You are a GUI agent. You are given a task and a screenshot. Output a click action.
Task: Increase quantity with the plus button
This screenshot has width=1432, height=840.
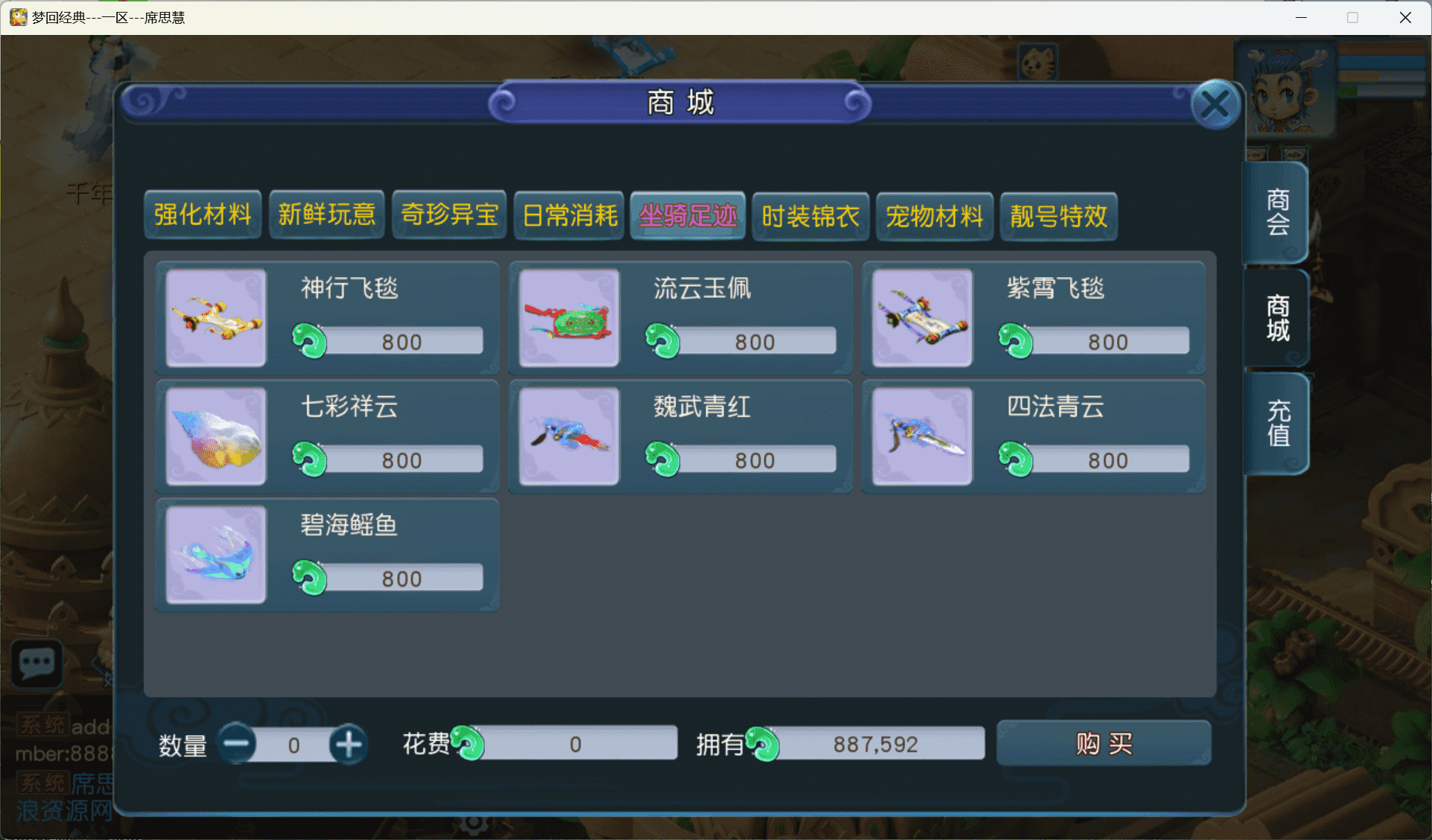tap(347, 744)
